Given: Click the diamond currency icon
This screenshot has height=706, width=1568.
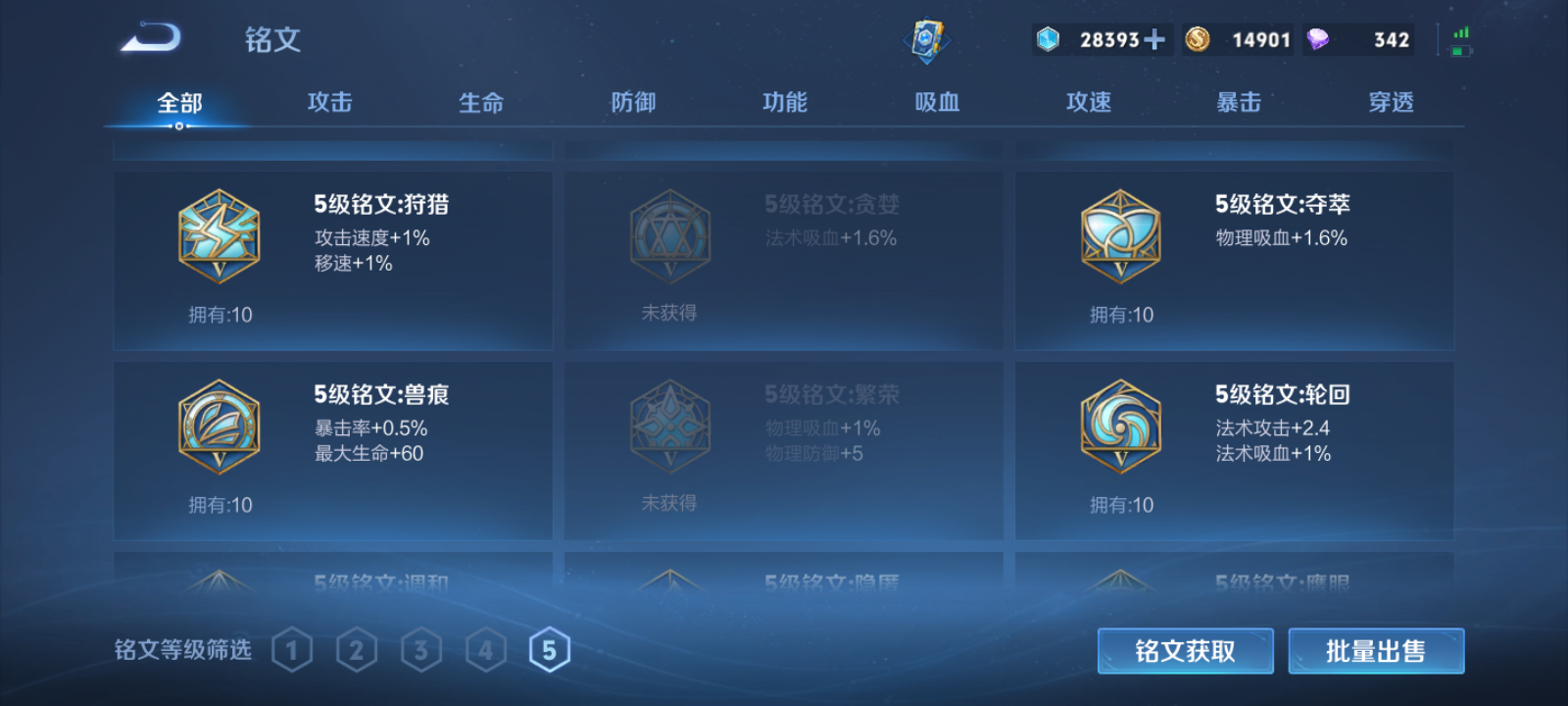Looking at the screenshot, I should [x=1048, y=38].
